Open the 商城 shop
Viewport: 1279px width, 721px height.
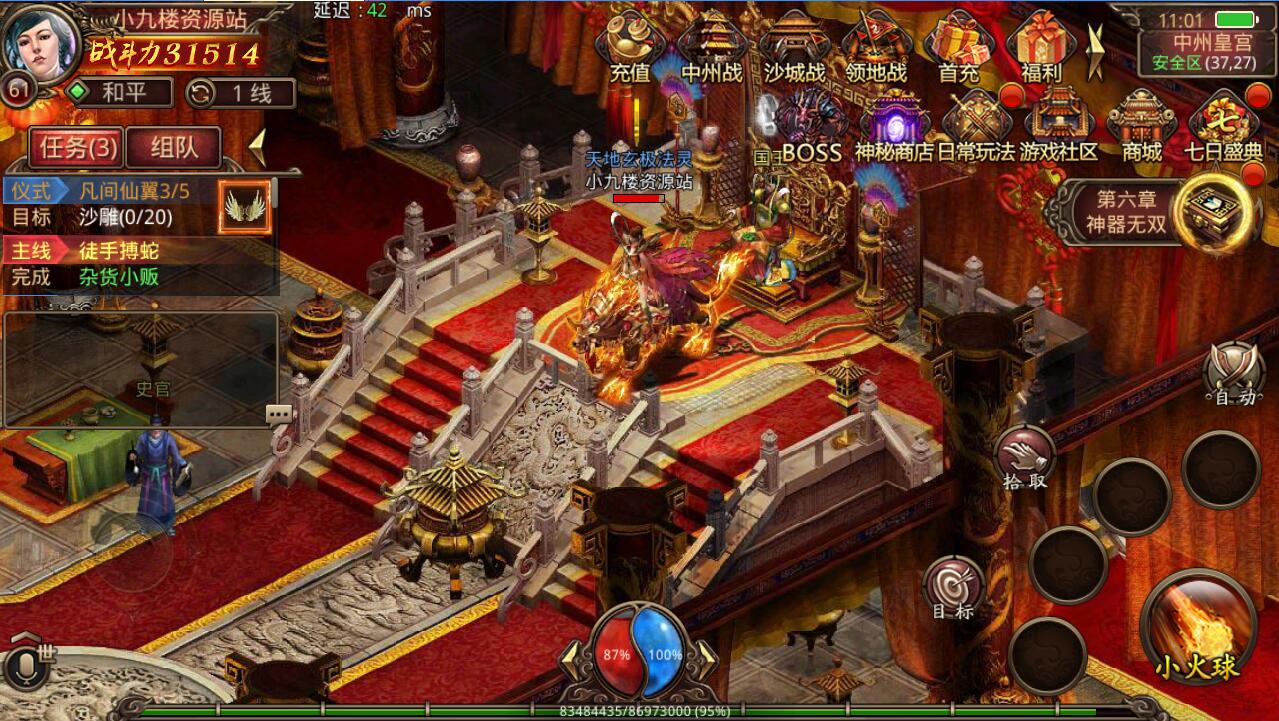(x=1141, y=127)
